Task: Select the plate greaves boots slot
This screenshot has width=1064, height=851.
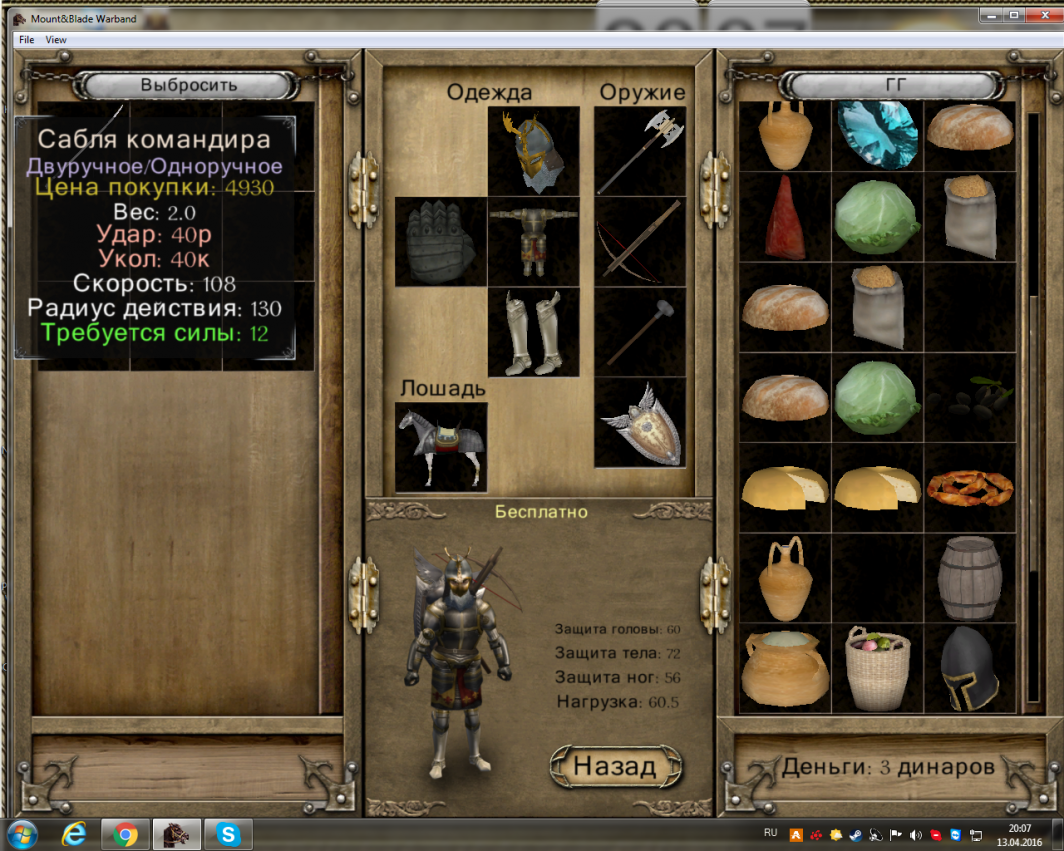Action: [534, 333]
